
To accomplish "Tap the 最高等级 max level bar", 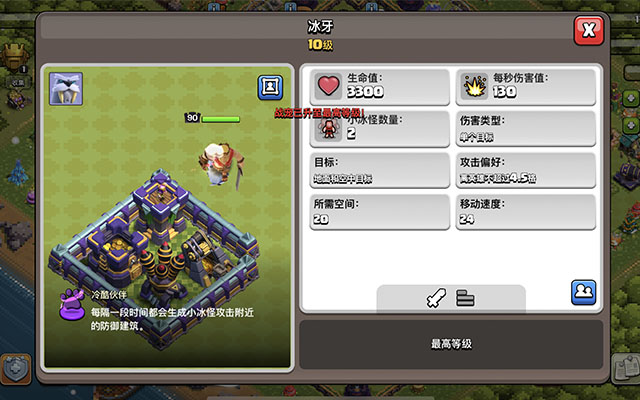I will [451, 344].
